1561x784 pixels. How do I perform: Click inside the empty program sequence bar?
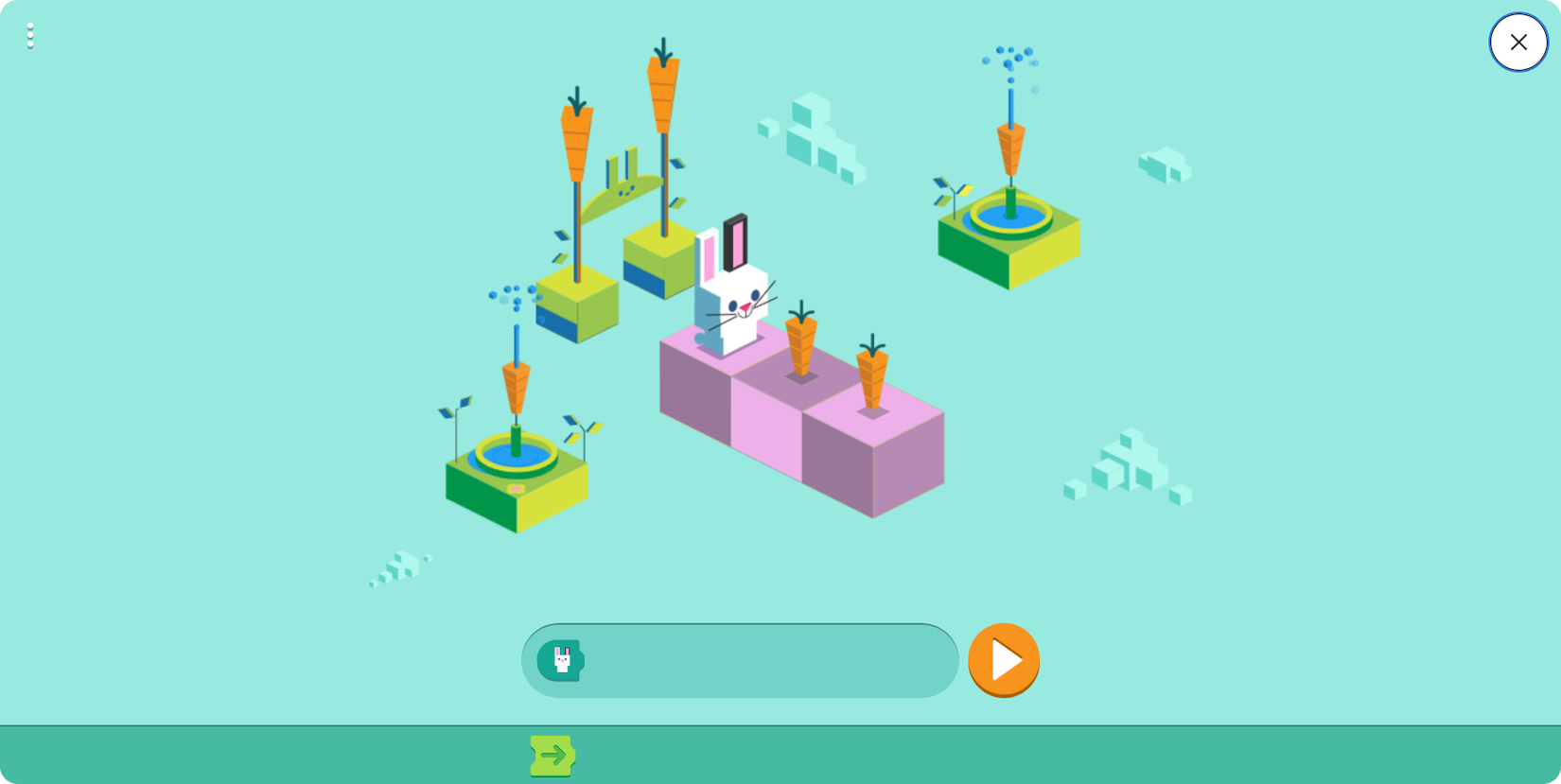tap(757, 659)
